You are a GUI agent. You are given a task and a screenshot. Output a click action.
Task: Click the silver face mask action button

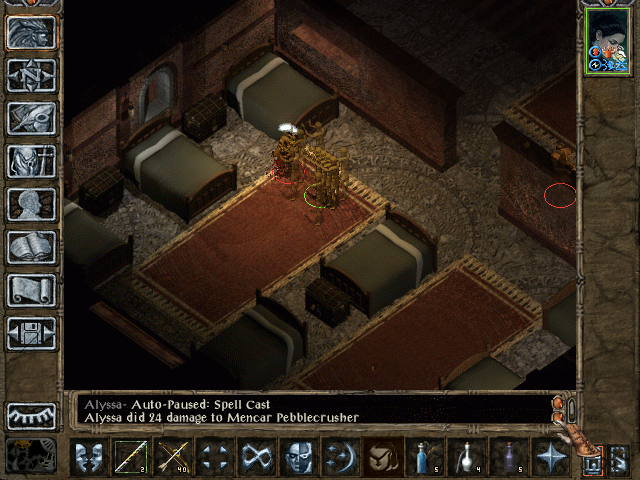point(298,456)
